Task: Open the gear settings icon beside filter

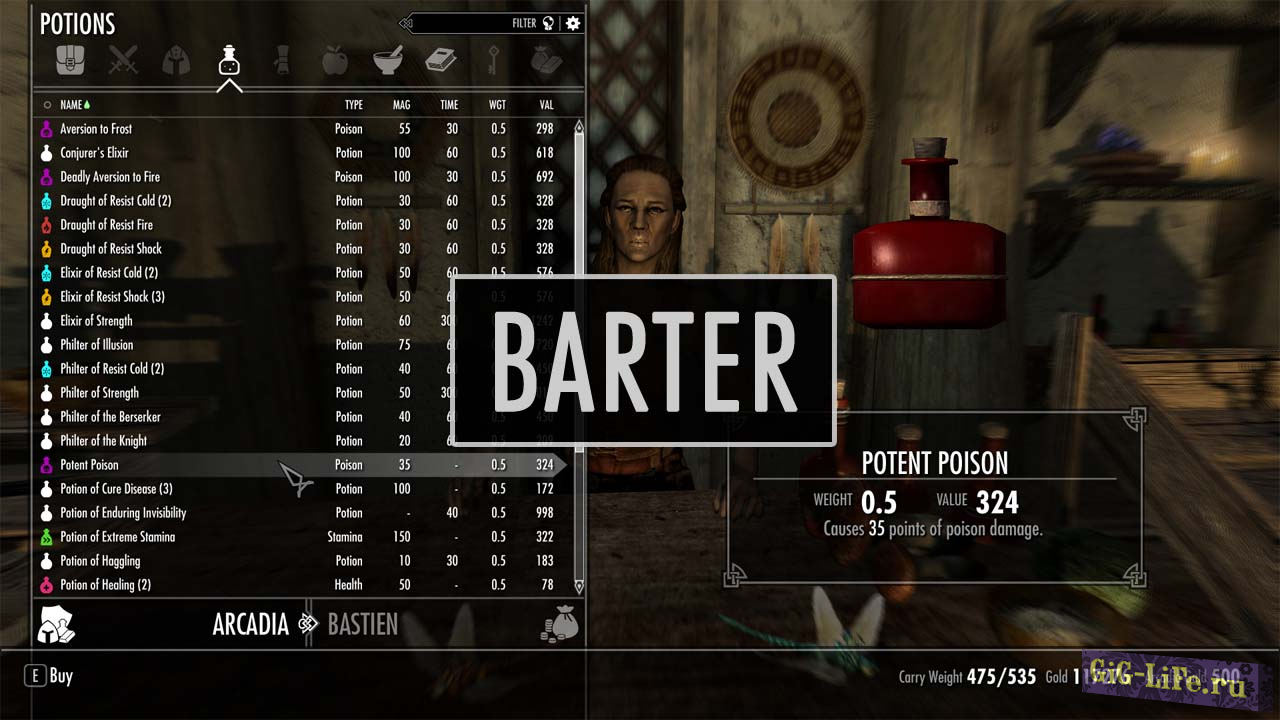Action: tap(573, 23)
